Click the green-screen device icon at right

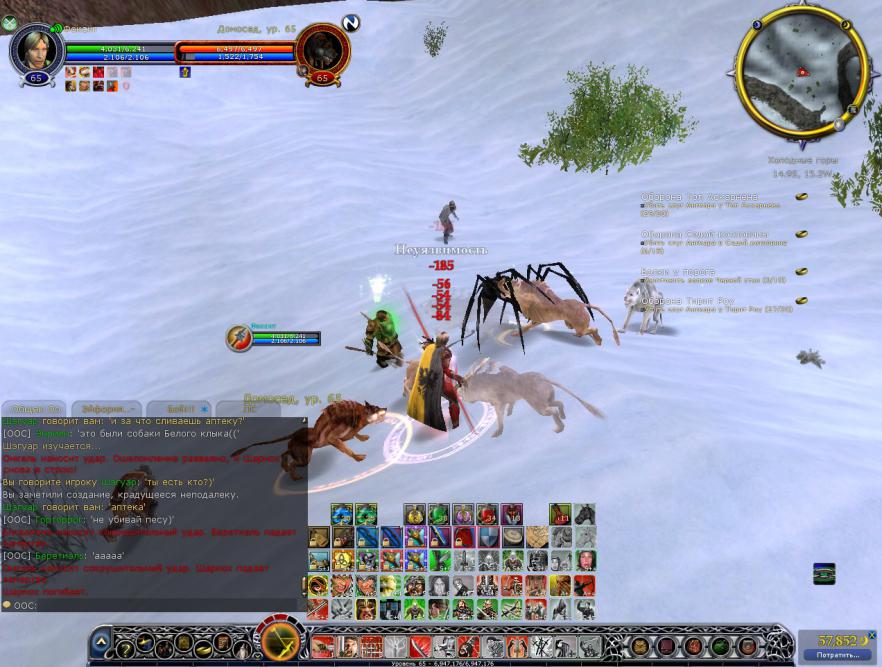point(824,573)
